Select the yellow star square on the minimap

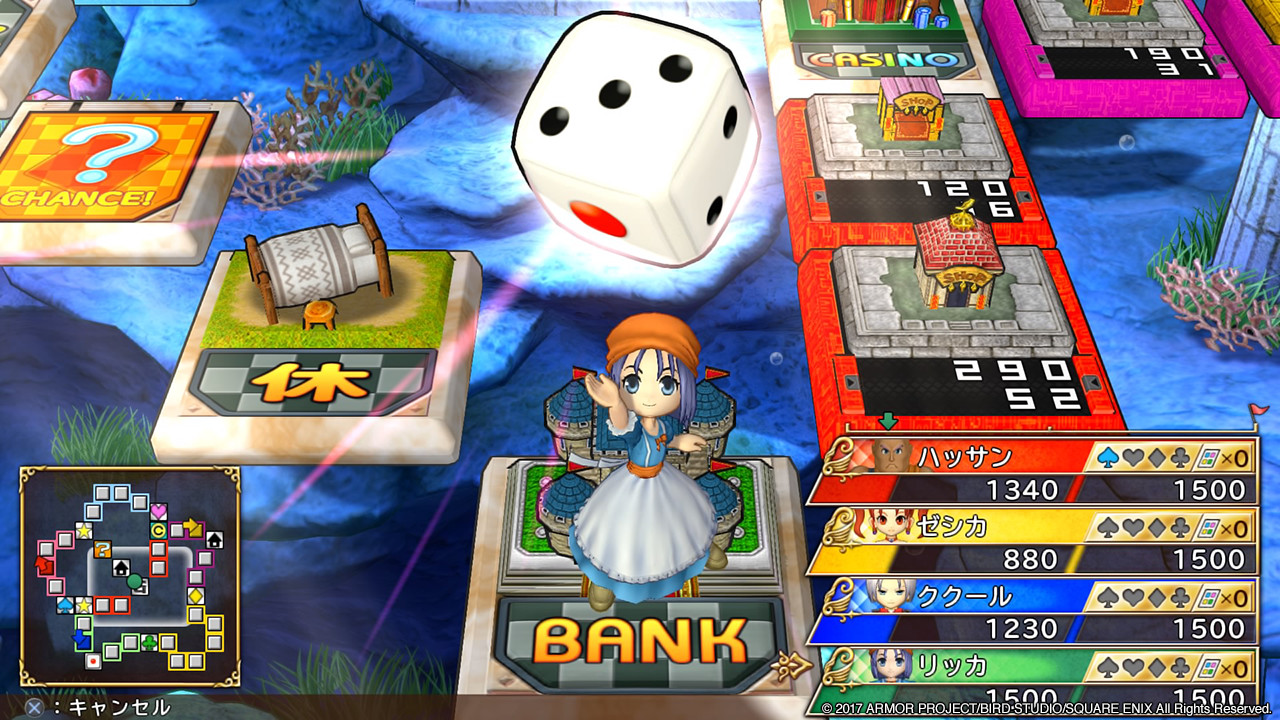(x=83, y=530)
